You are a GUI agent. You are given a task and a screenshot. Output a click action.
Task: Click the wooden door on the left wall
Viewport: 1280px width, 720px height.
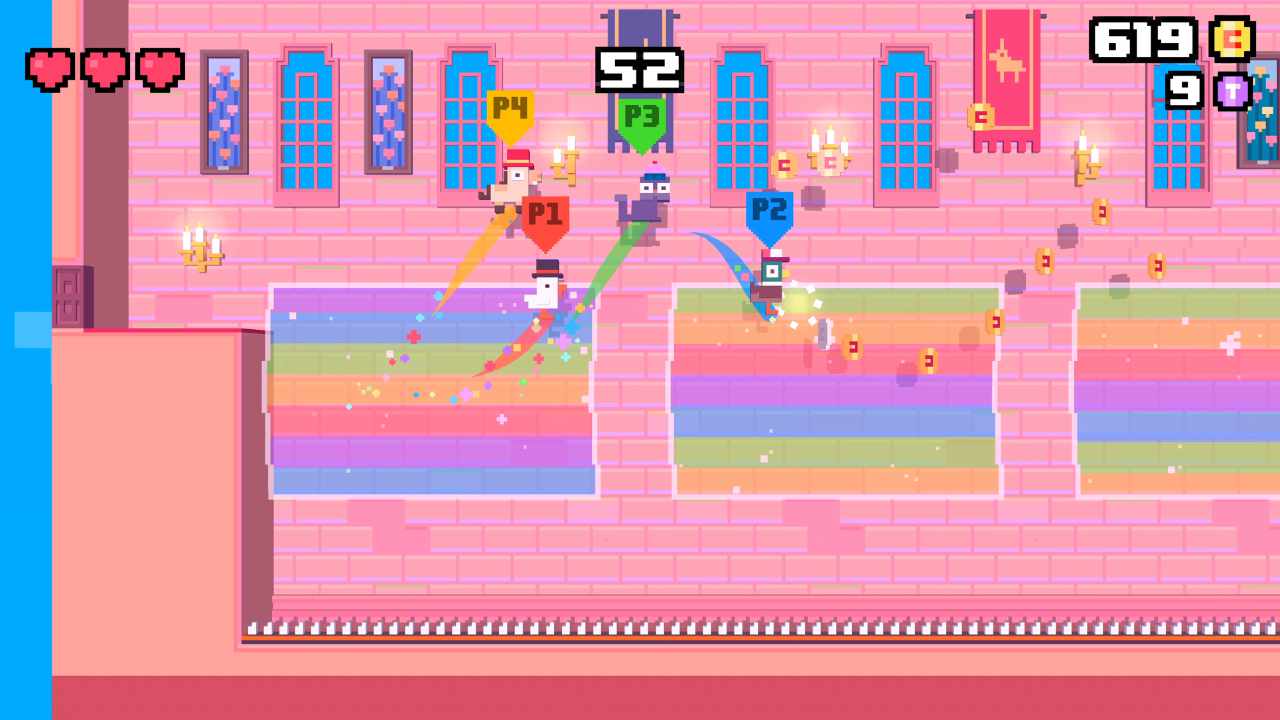pos(68,295)
